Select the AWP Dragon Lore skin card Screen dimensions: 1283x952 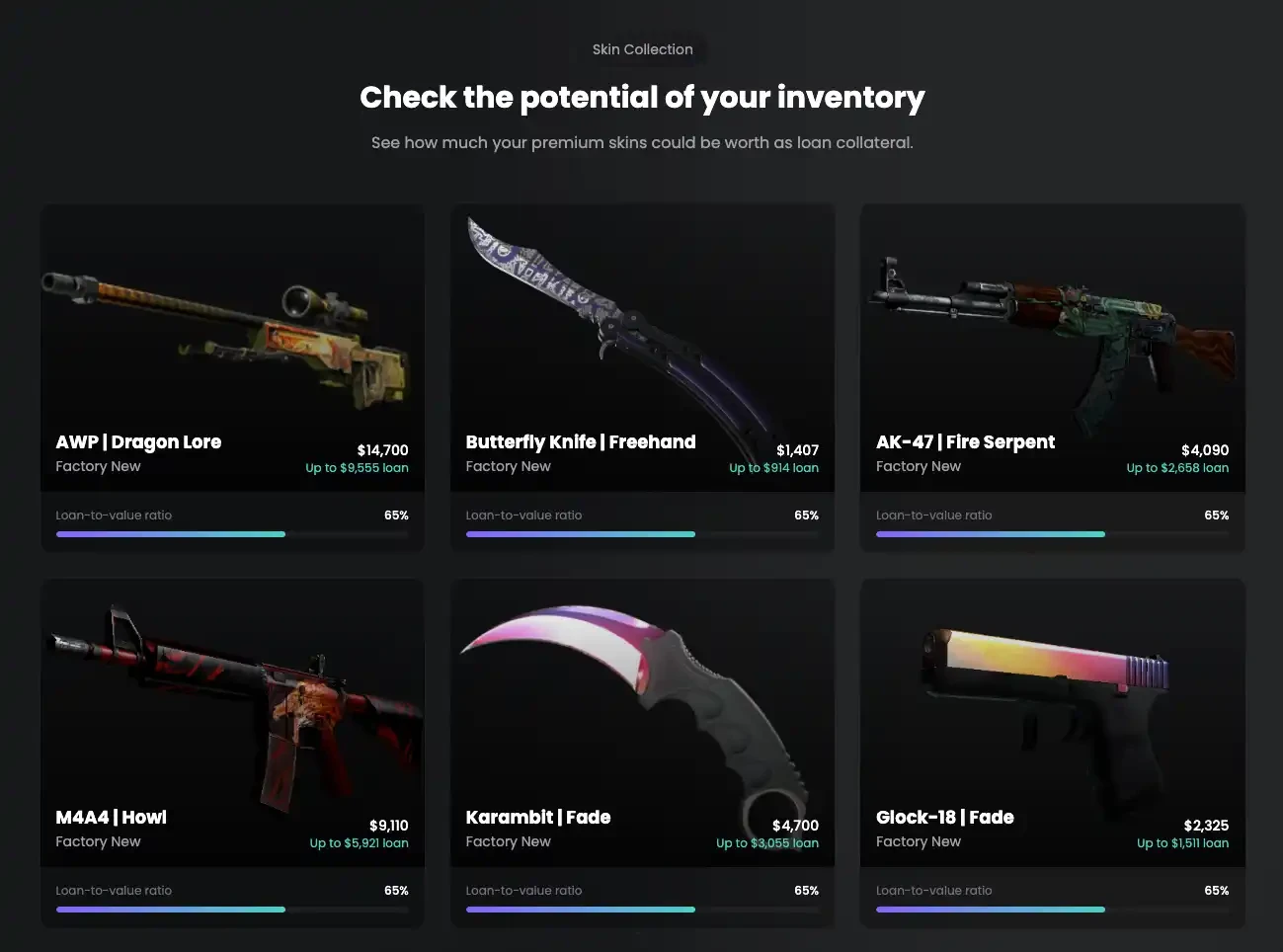point(232,376)
